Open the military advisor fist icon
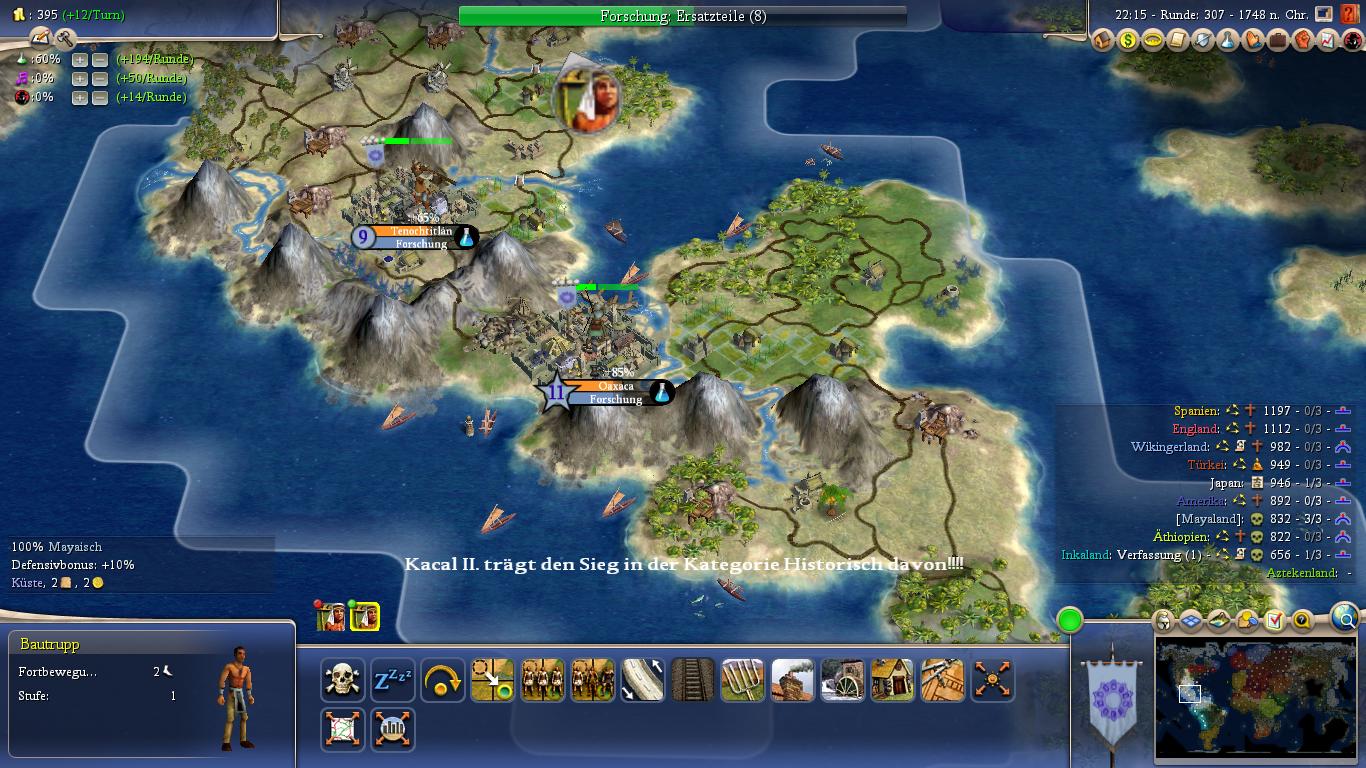This screenshot has height=768, width=1366. coord(1302,40)
